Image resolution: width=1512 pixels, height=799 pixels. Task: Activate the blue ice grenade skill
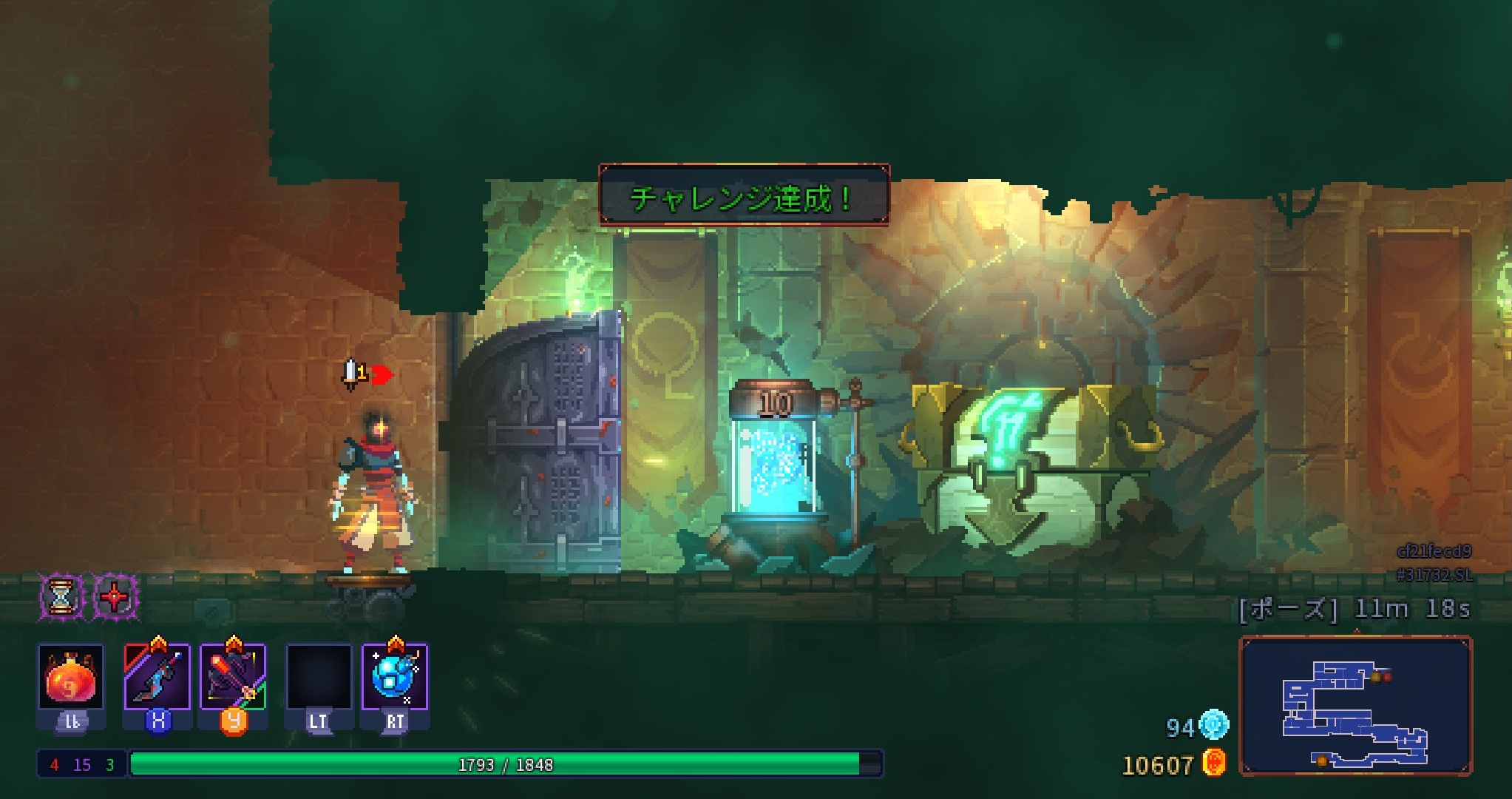point(395,677)
